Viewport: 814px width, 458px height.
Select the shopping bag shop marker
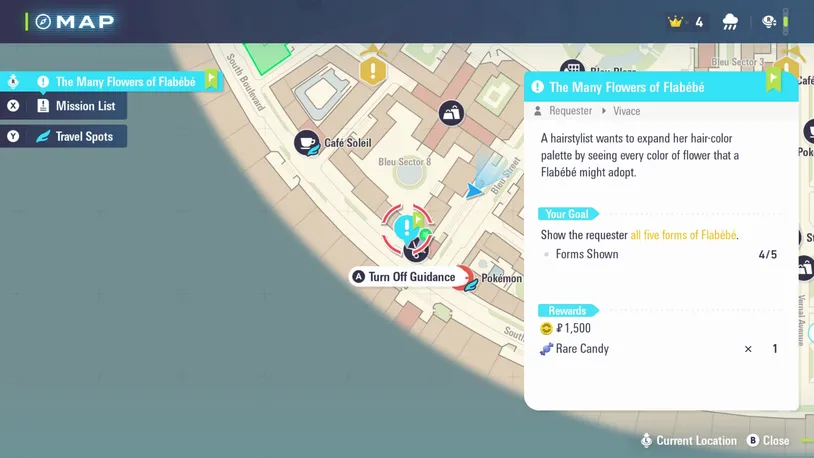[x=452, y=114]
